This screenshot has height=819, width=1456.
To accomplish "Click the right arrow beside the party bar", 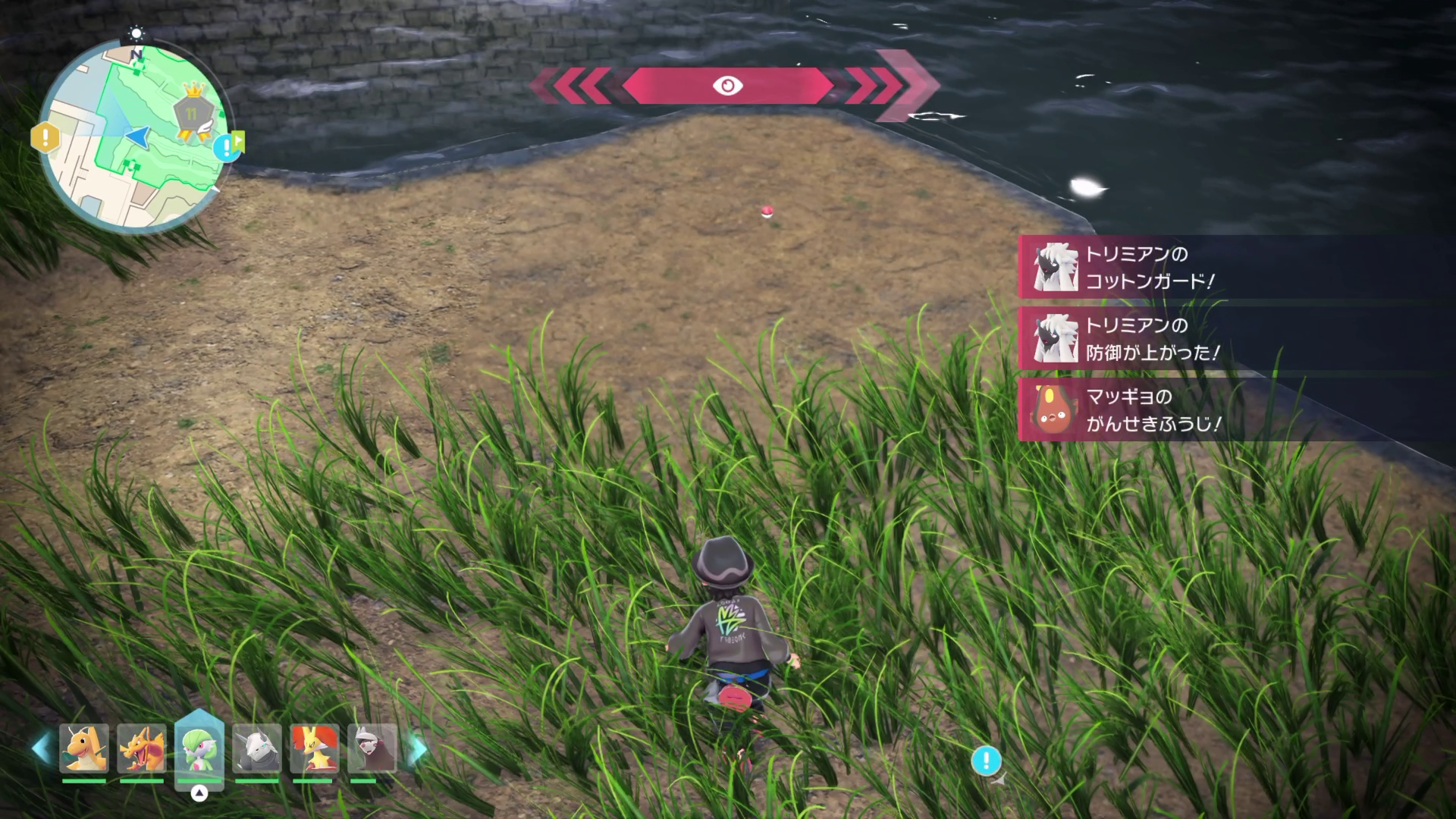I will click(x=417, y=750).
